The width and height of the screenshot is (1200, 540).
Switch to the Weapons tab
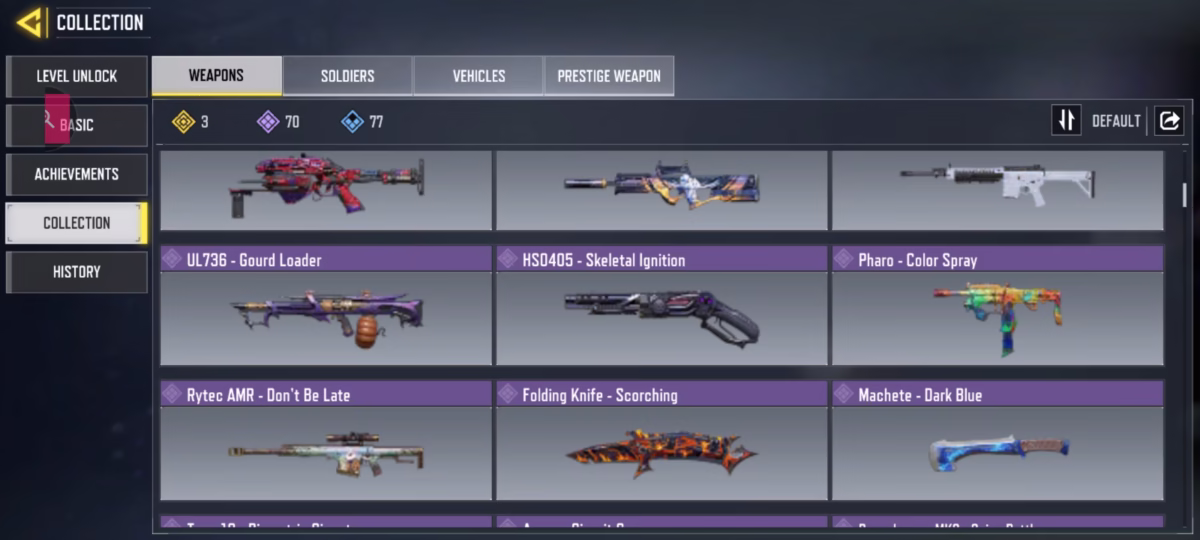[216, 76]
